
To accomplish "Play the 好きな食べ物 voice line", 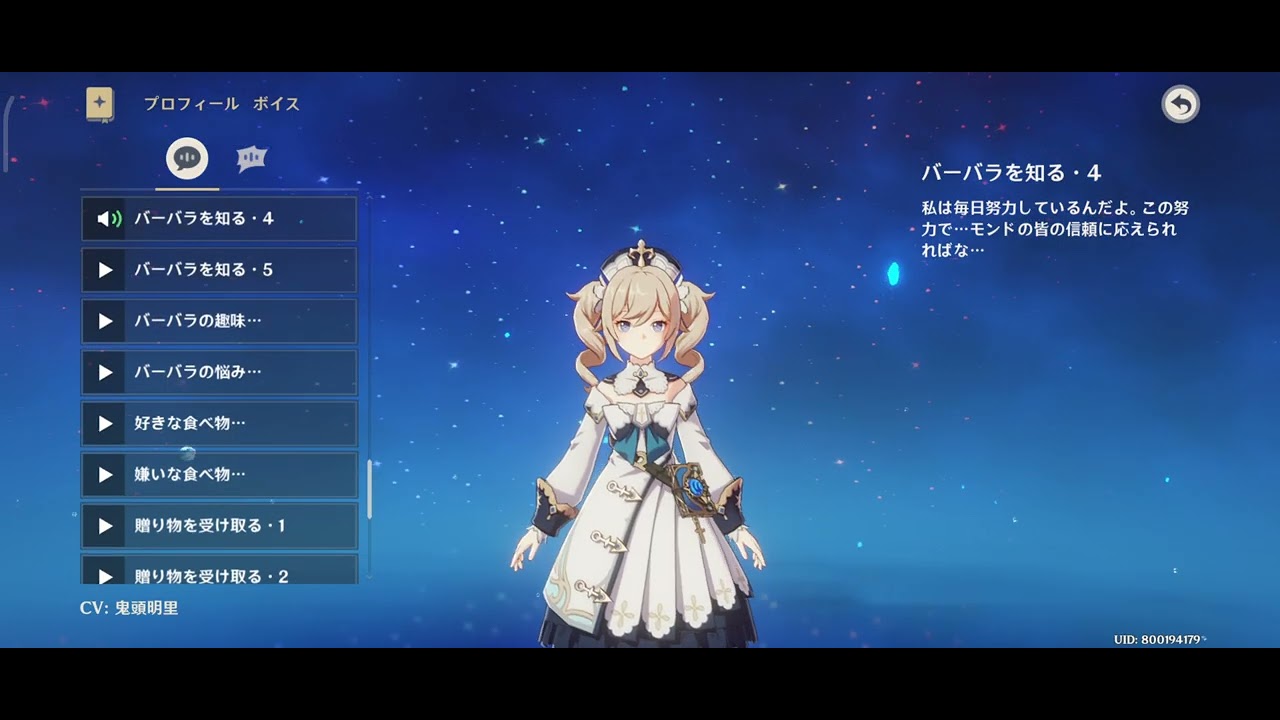I will coord(218,423).
